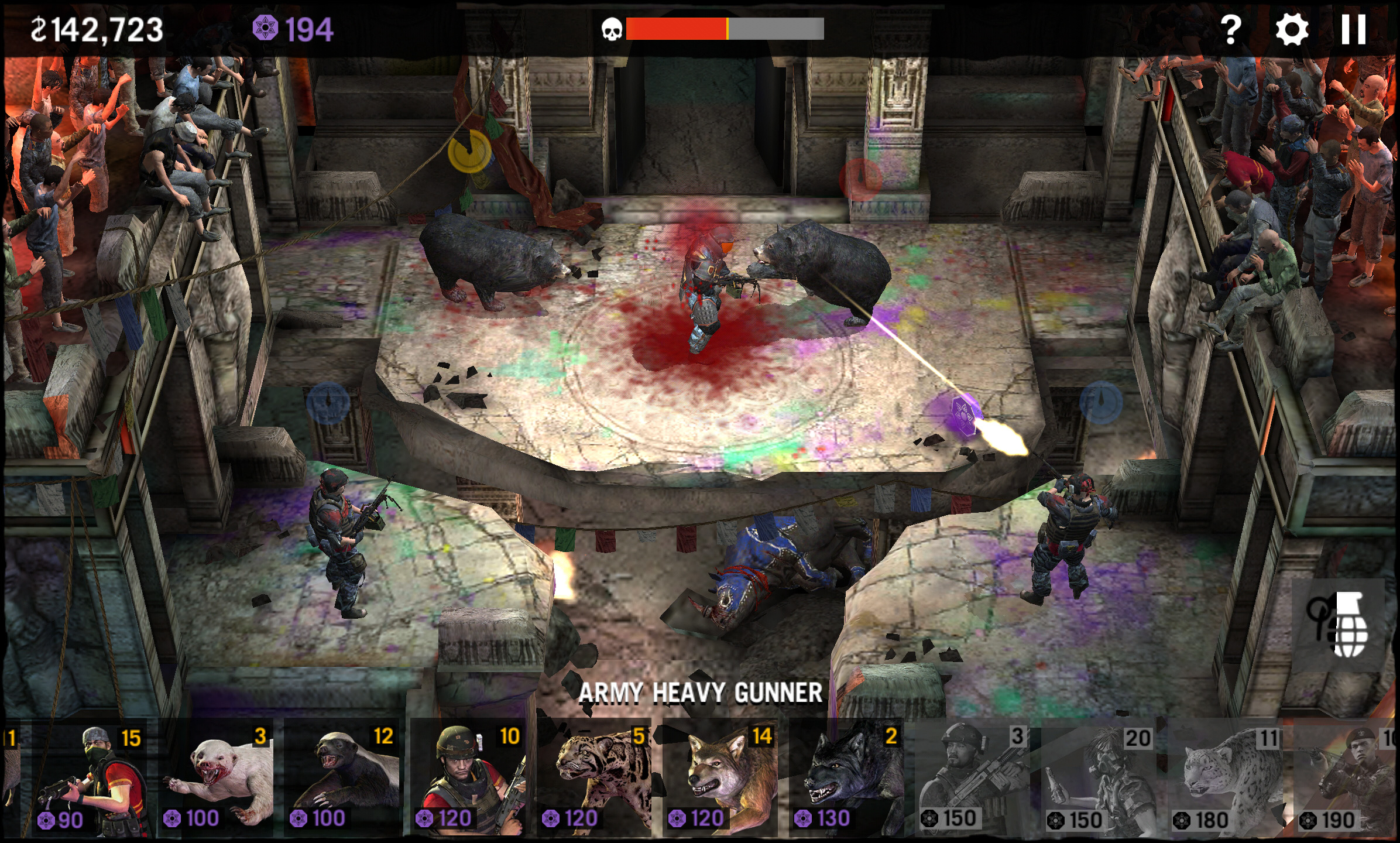Select the yellow circular spawn point marker

pyautogui.click(x=469, y=152)
